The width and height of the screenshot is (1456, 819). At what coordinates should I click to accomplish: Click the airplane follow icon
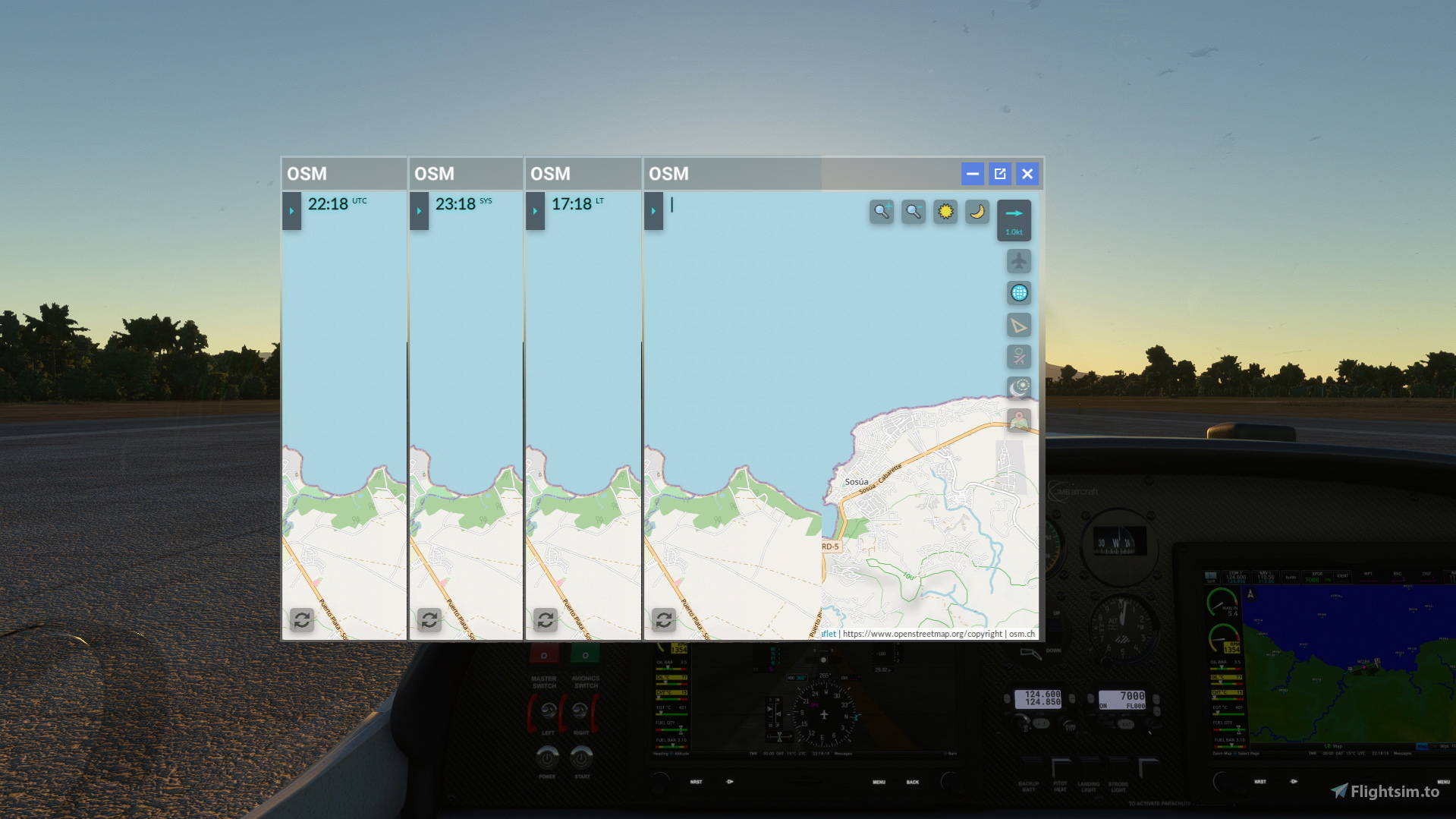pyautogui.click(x=1020, y=261)
